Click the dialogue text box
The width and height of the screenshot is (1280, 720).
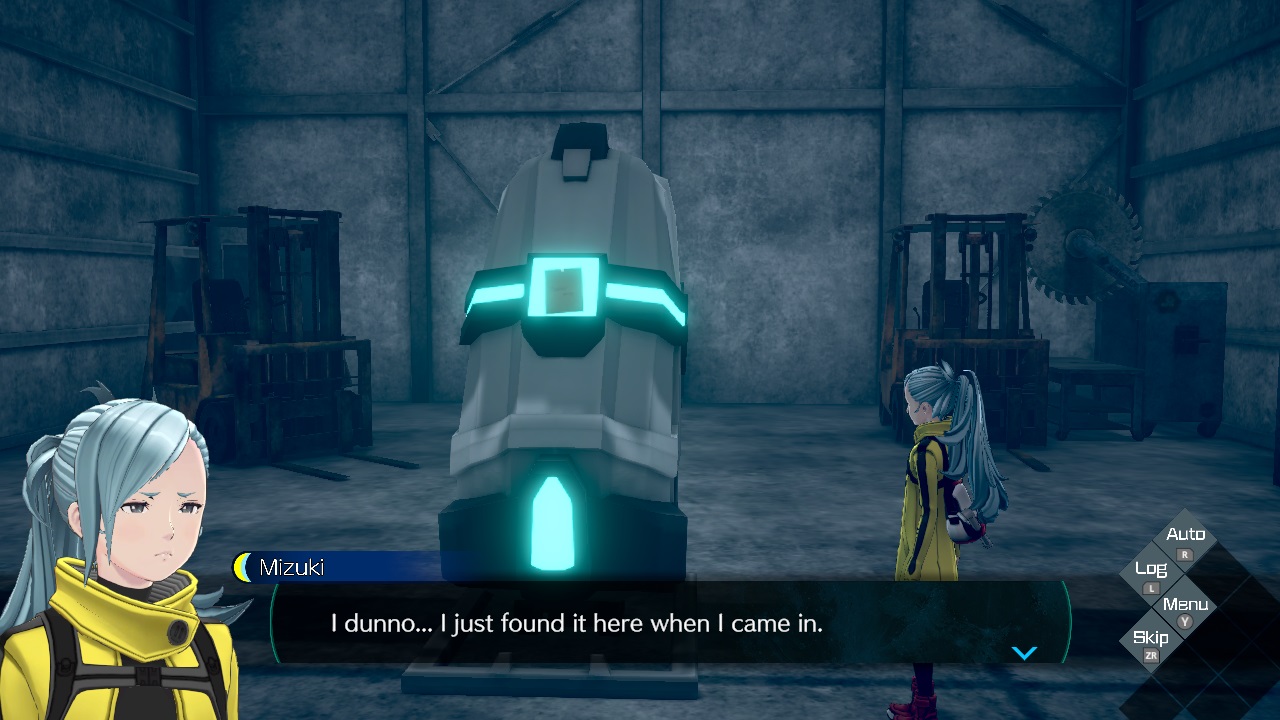pos(640,623)
